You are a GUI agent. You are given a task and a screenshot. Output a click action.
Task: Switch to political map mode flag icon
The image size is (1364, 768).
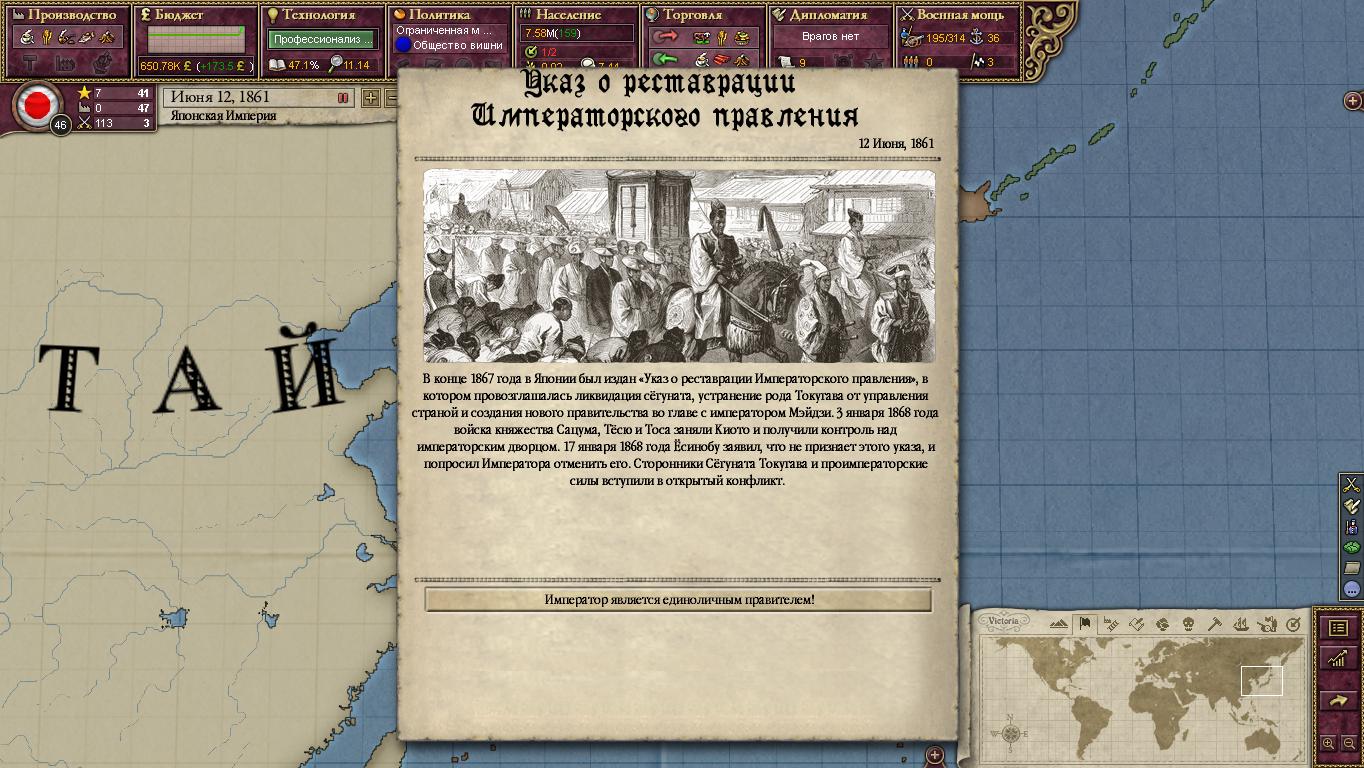click(1084, 624)
